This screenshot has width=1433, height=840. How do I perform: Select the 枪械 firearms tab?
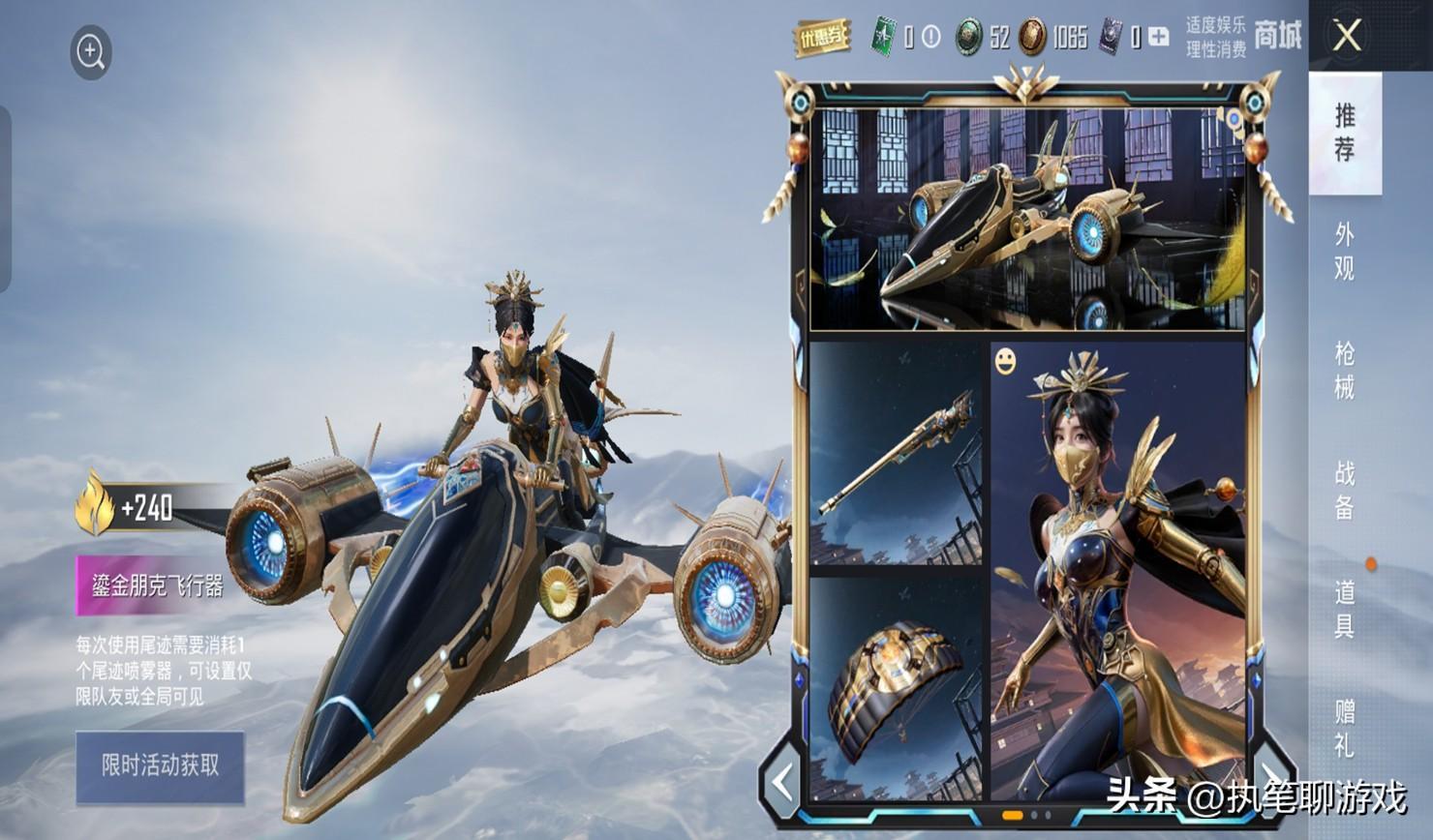1345,371
